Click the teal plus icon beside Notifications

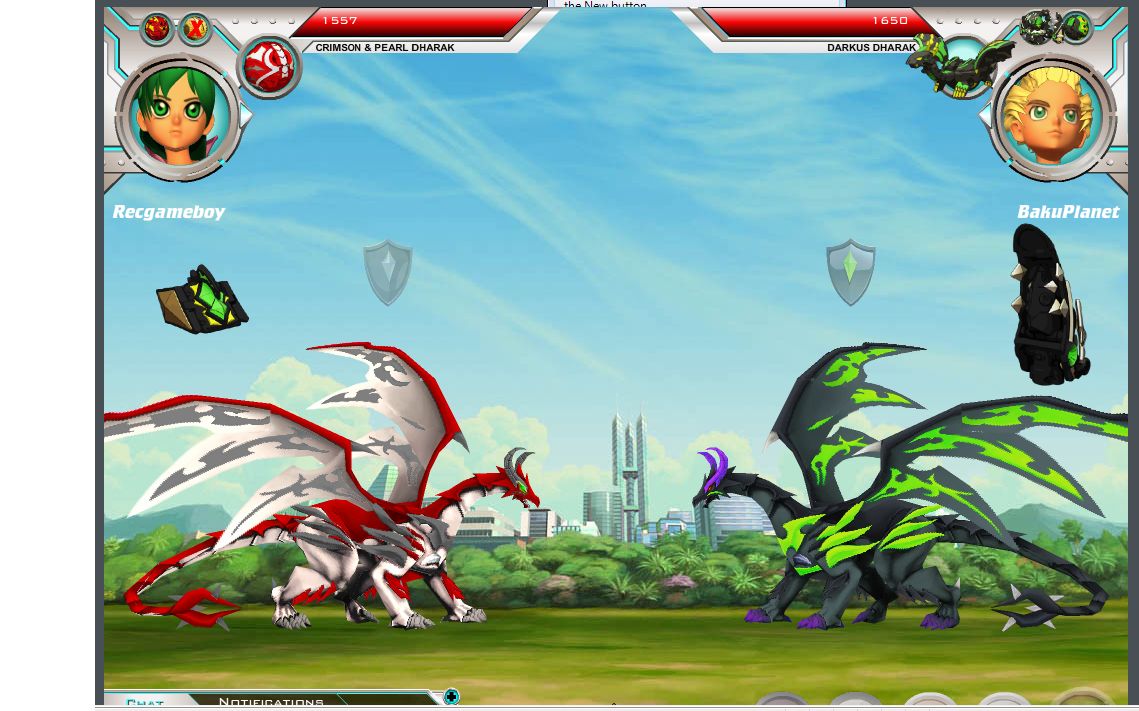[451, 697]
